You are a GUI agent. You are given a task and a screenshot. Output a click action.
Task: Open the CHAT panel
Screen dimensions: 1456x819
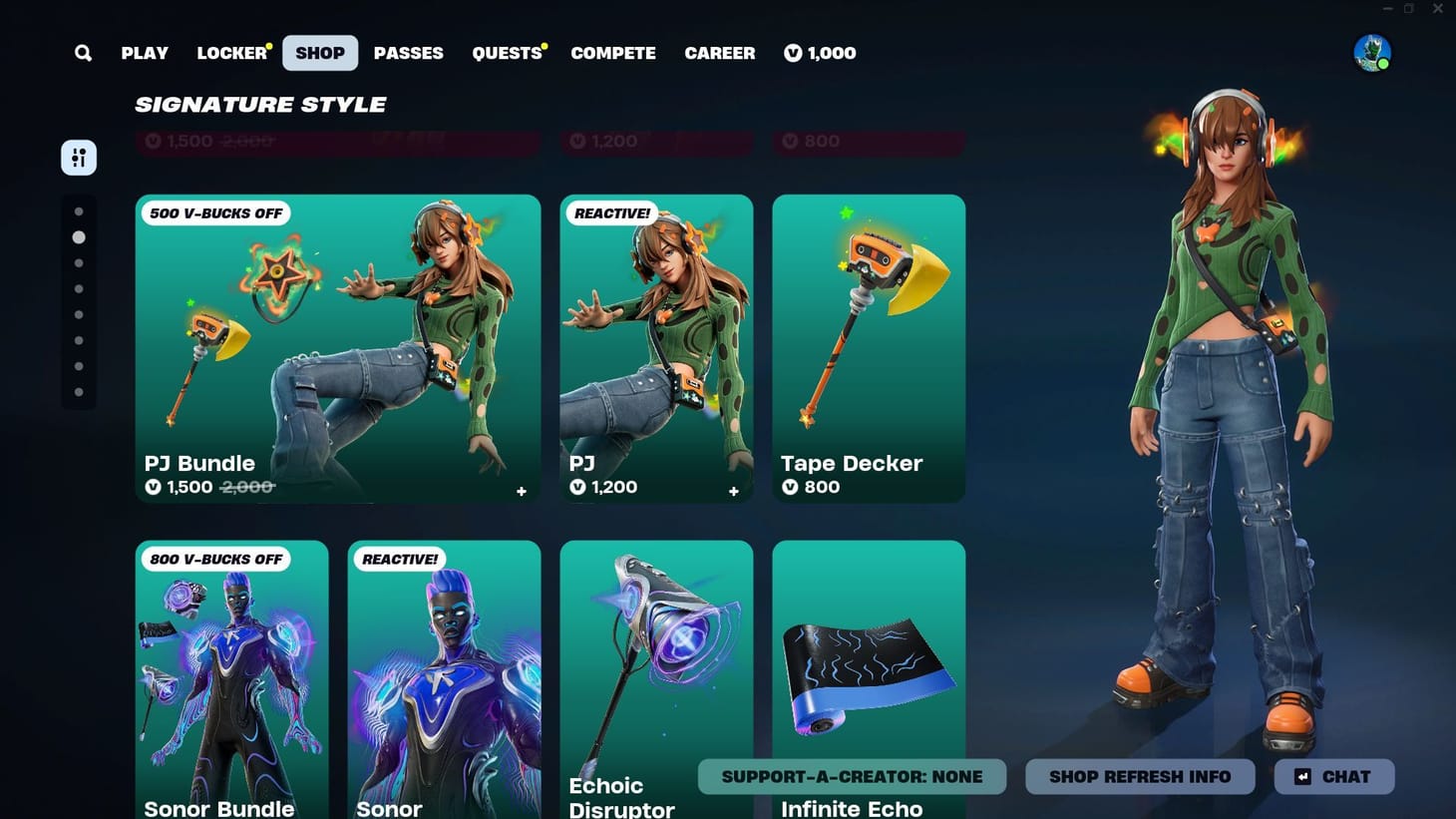(x=1333, y=776)
